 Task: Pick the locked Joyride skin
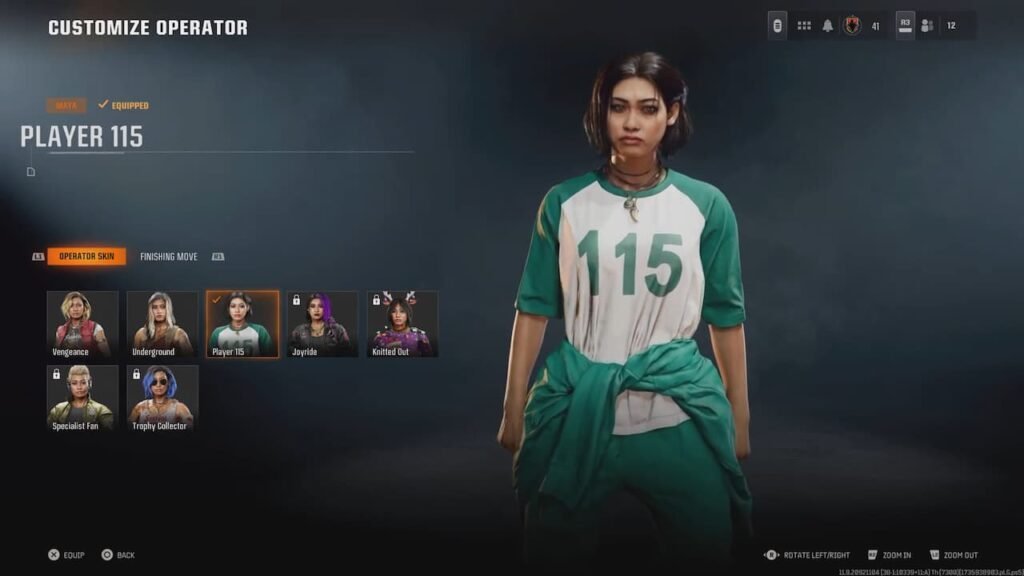click(x=322, y=324)
